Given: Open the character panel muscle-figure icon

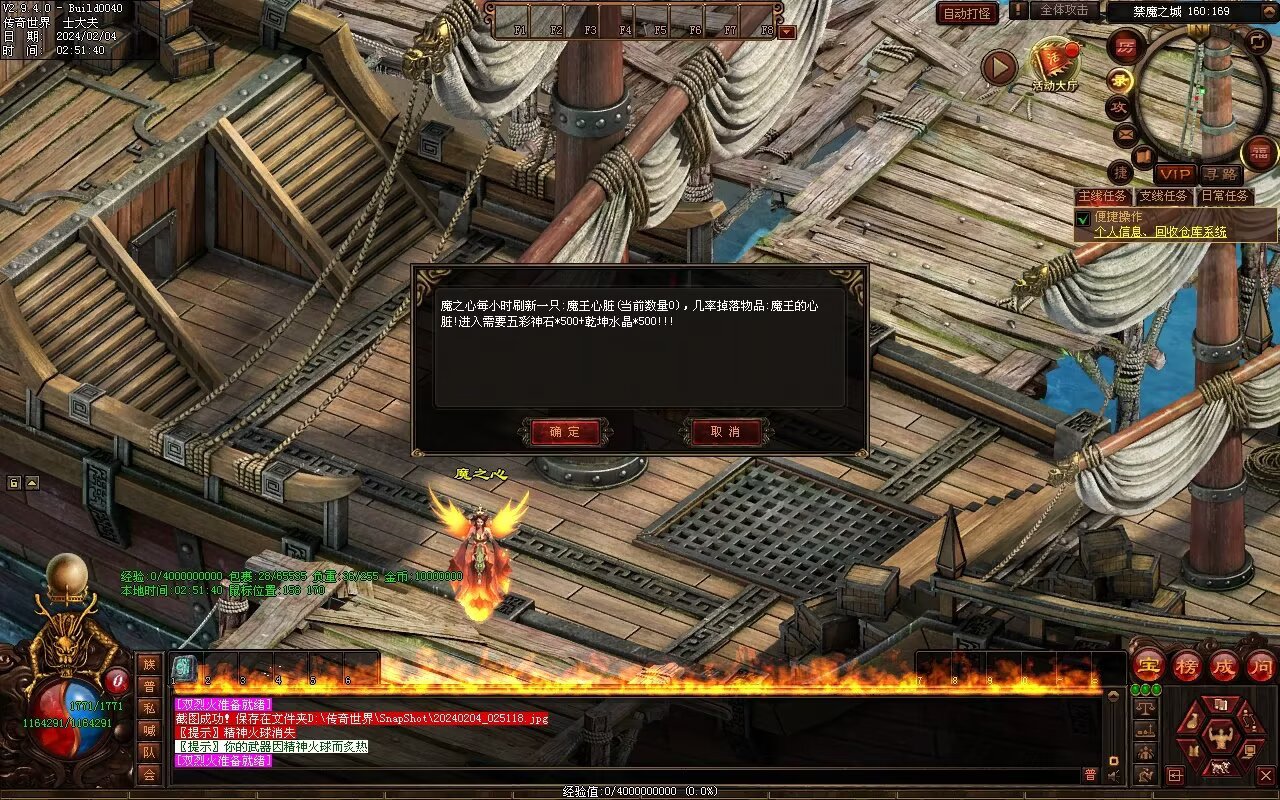Looking at the screenshot, I should (x=1219, y=738).
